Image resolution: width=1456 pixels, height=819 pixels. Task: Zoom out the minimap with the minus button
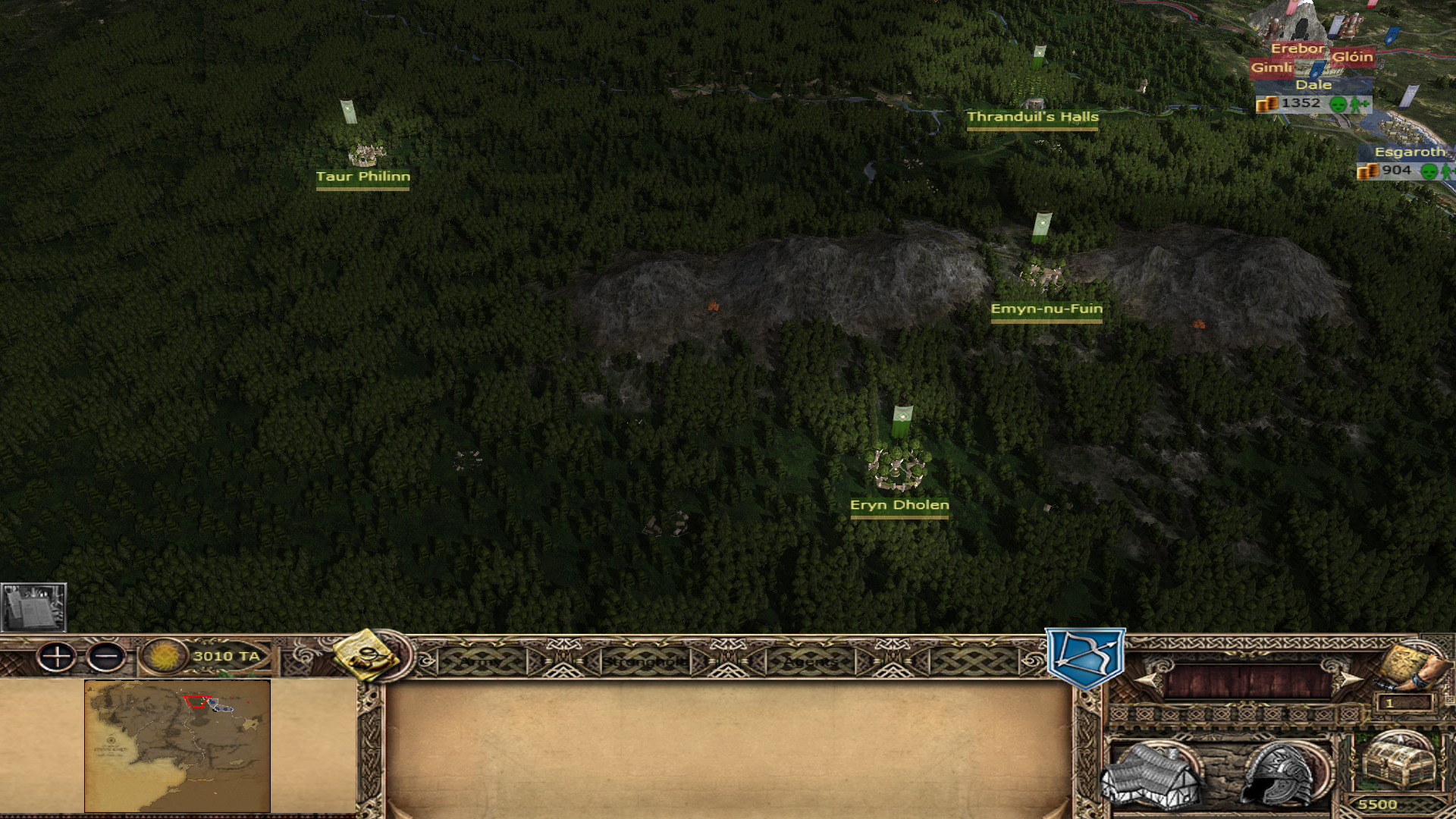(x=106, y=657)
